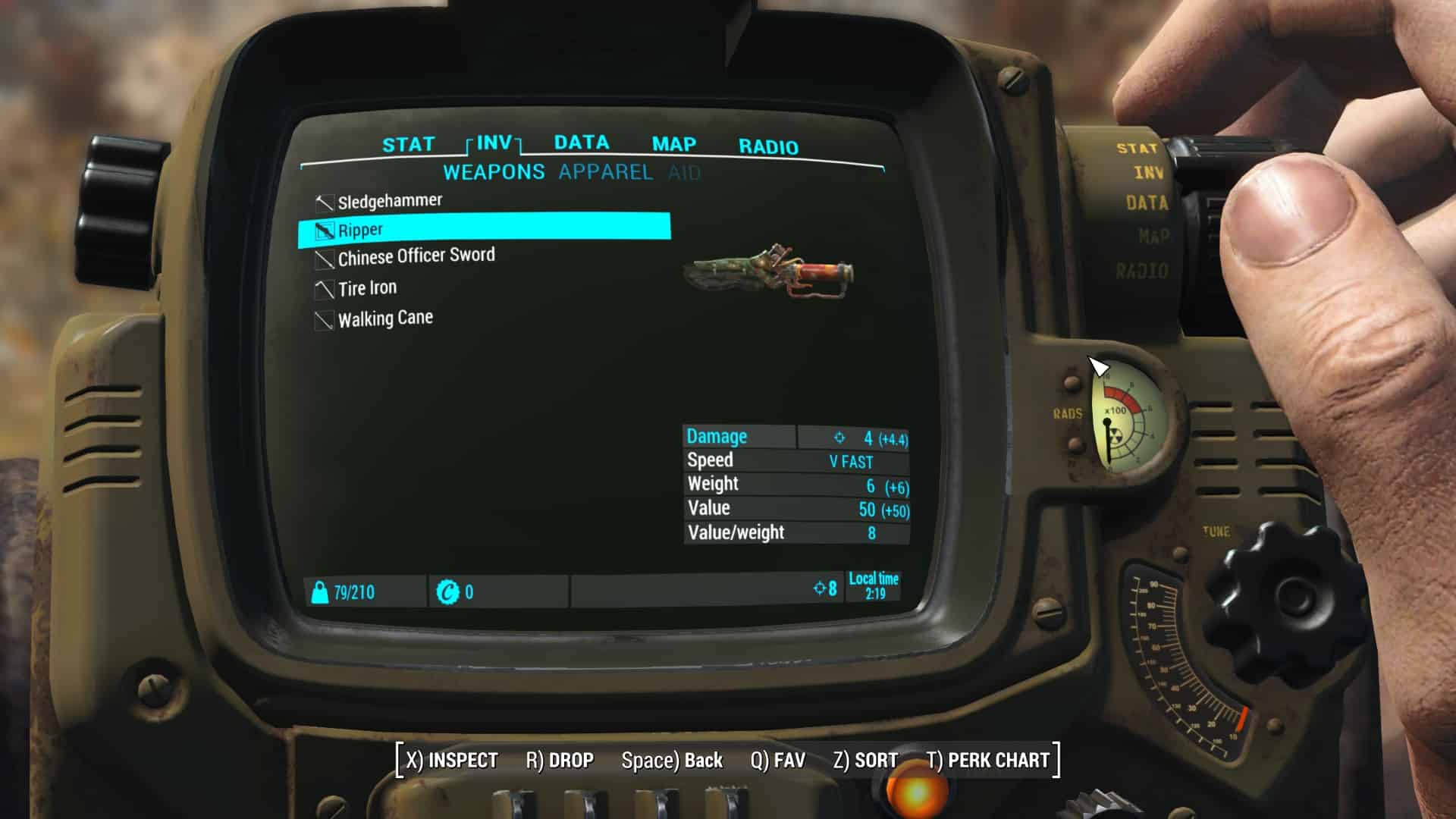
Task: Pick the Tire Iron entry
Action: tap(367, 288)
